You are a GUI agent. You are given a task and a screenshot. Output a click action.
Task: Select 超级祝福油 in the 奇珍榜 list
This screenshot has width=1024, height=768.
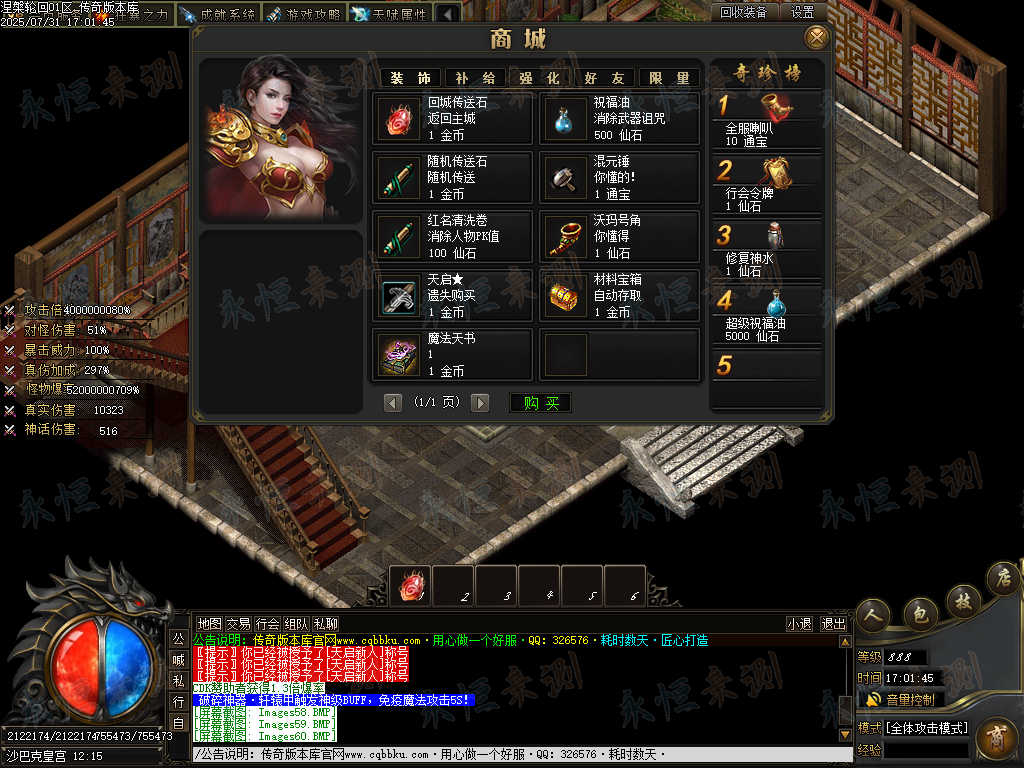767,314
